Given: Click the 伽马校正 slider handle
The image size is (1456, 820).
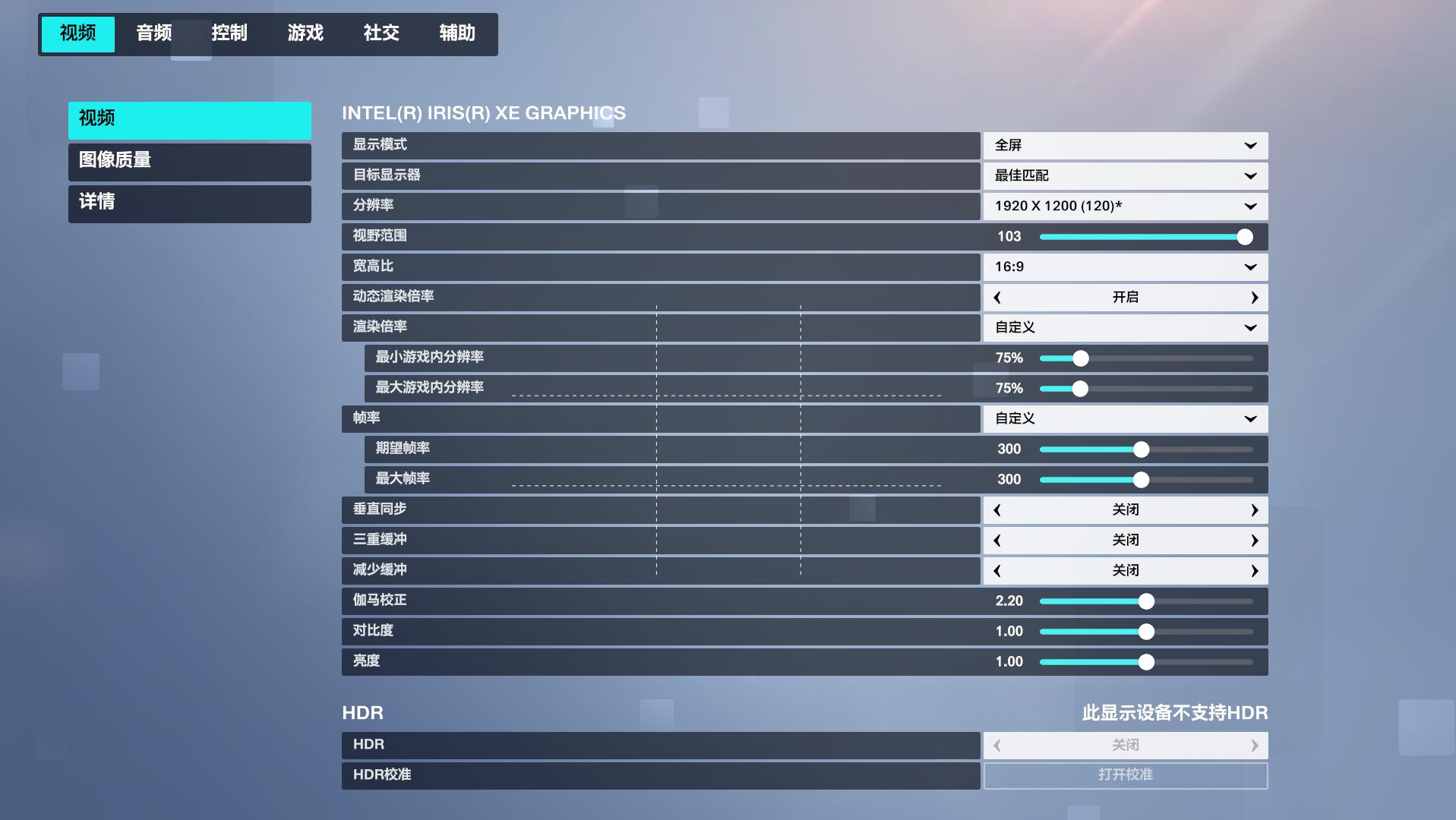Looking at the screenshot, I should [x=1147, y=601].
